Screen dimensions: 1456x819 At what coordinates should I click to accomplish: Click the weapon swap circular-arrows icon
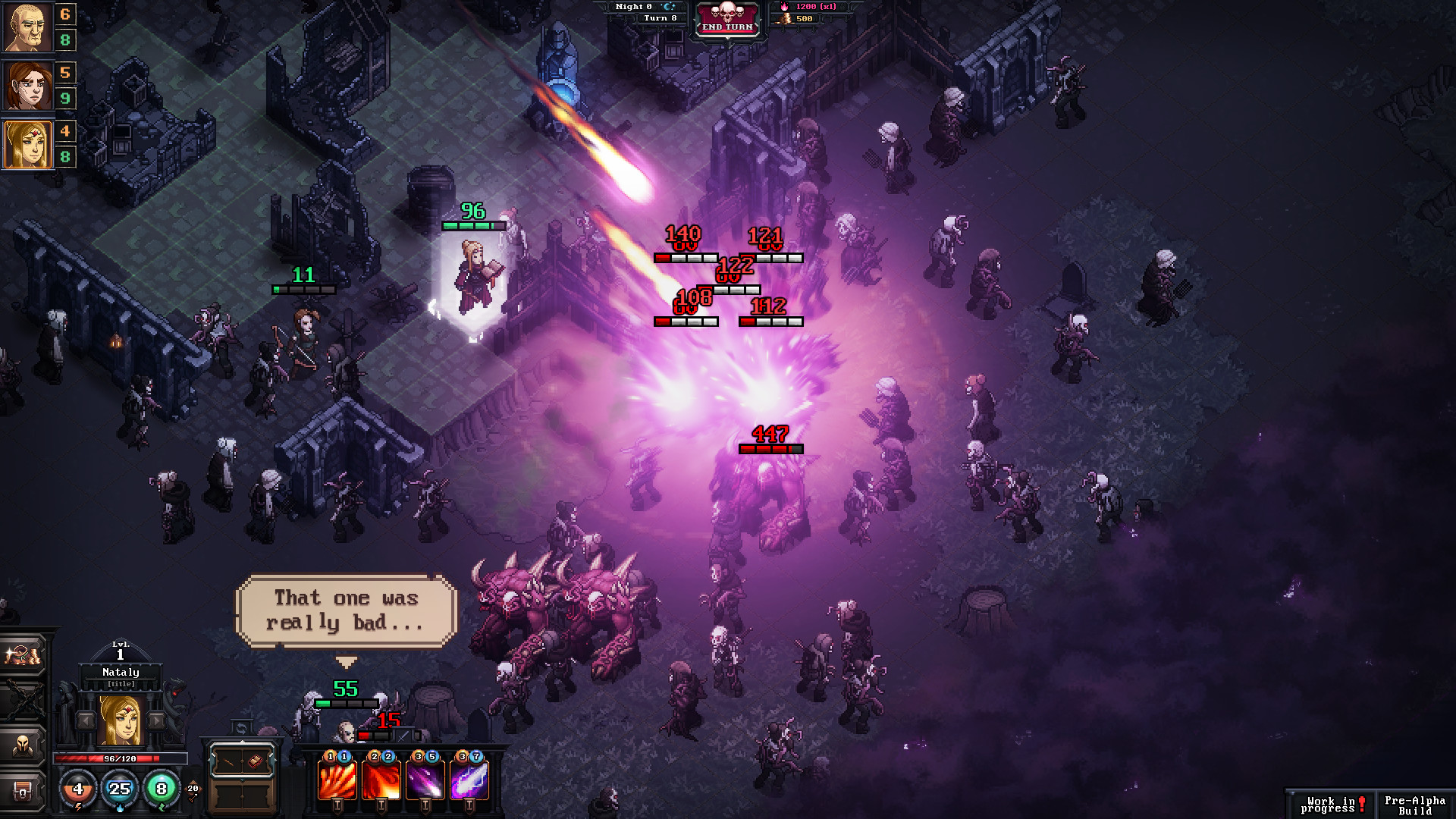click(242, 728)
